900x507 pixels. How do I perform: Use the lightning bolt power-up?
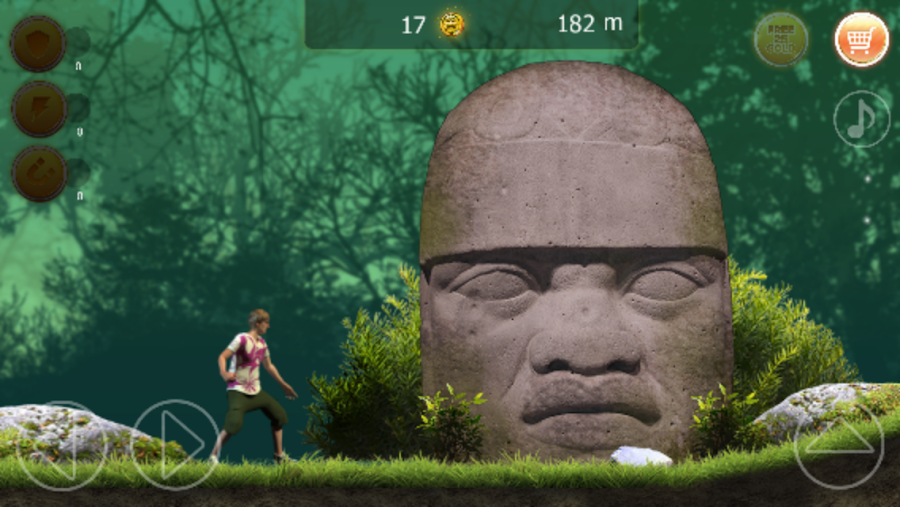point(38,108)
